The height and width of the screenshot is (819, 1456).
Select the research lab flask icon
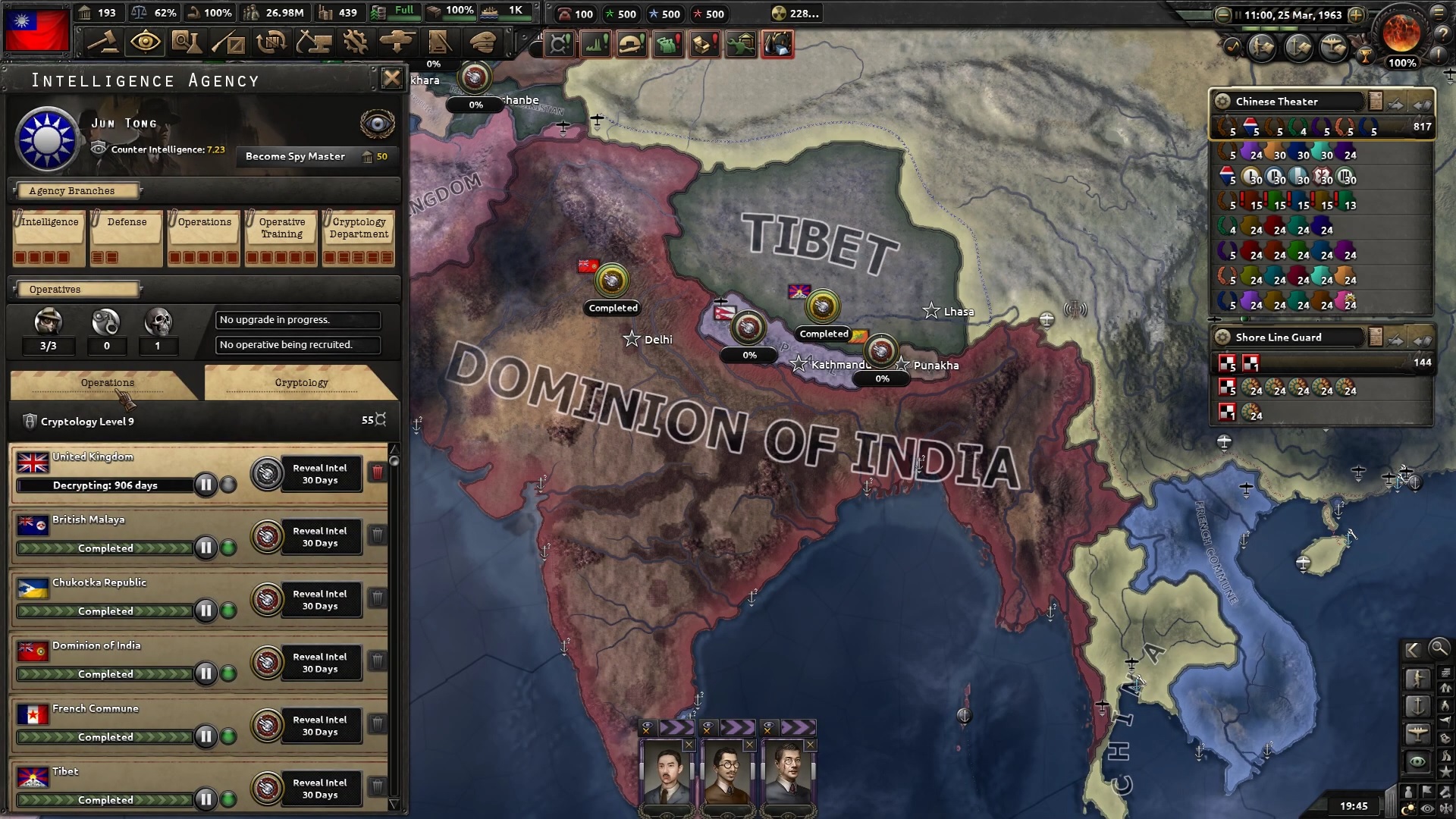coord(188,42)
